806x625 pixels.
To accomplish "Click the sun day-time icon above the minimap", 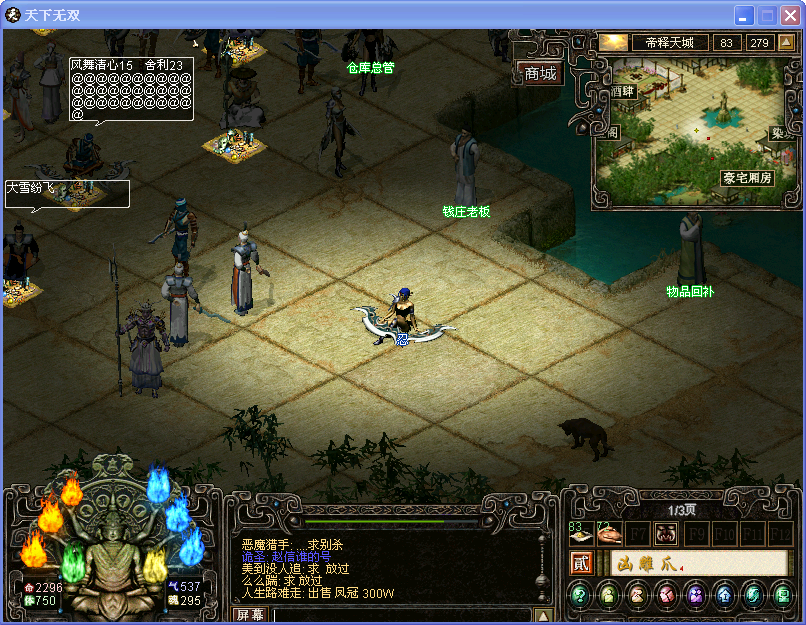I will [x=613, y=43].
